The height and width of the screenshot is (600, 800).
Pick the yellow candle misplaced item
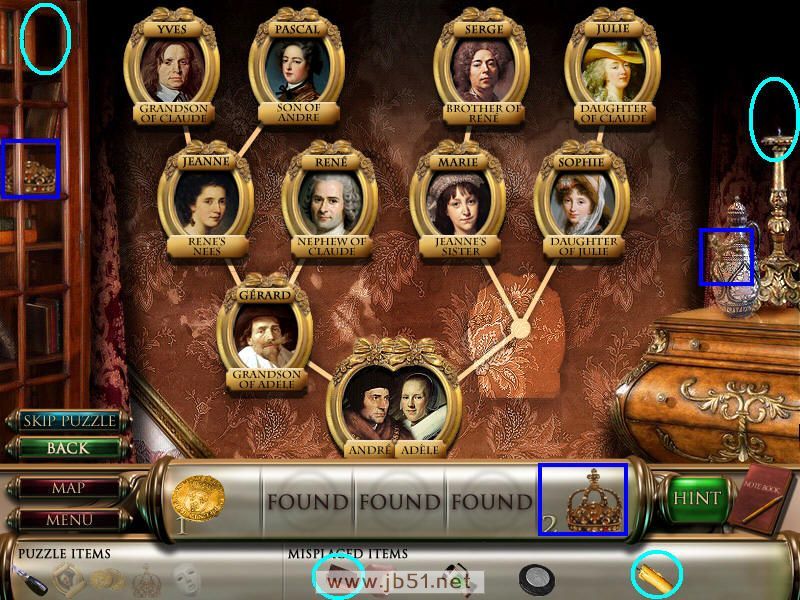click(656, 575)
